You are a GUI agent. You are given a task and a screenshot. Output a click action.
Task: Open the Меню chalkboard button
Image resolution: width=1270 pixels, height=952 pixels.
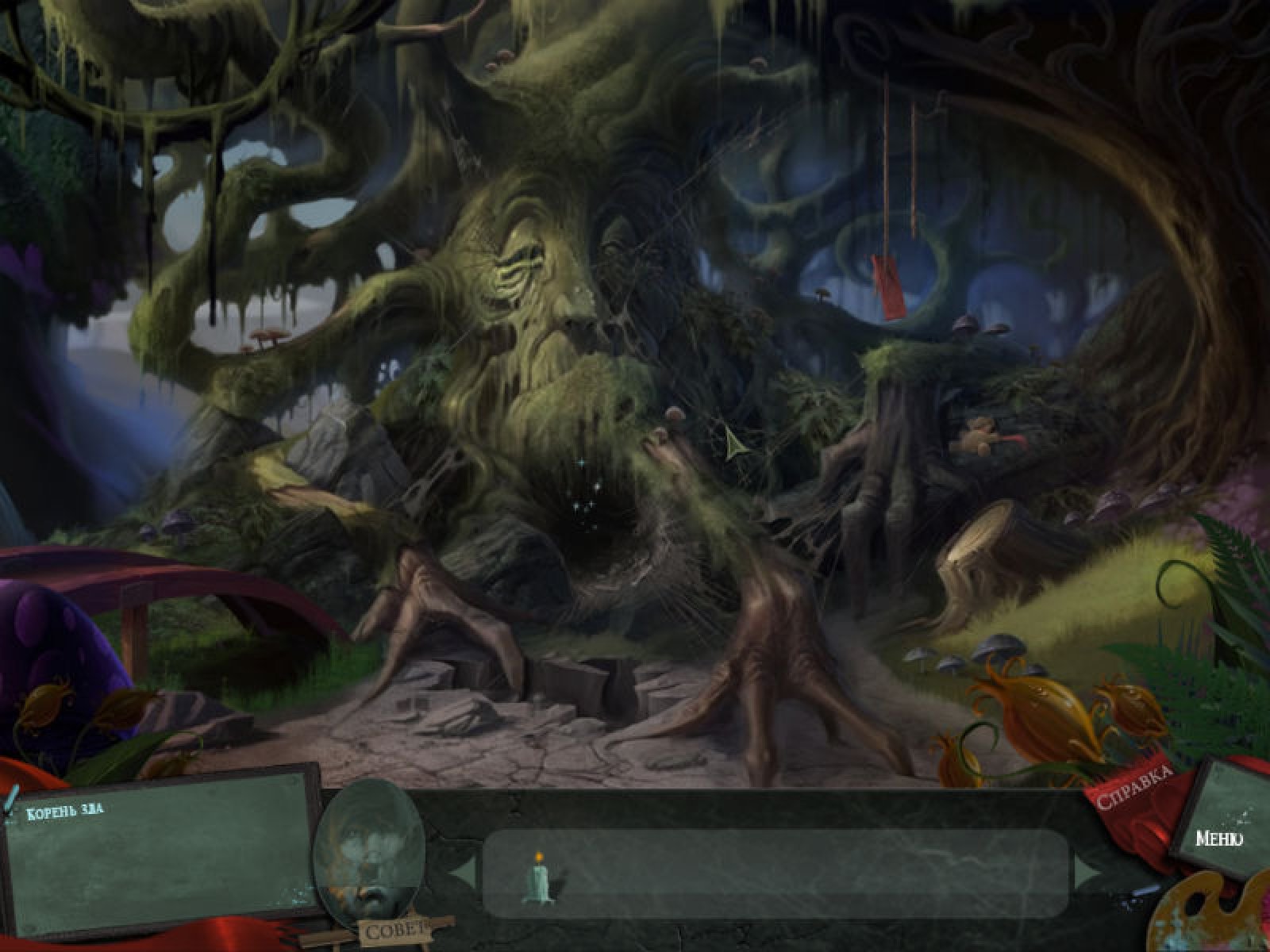click(1218, 839)
